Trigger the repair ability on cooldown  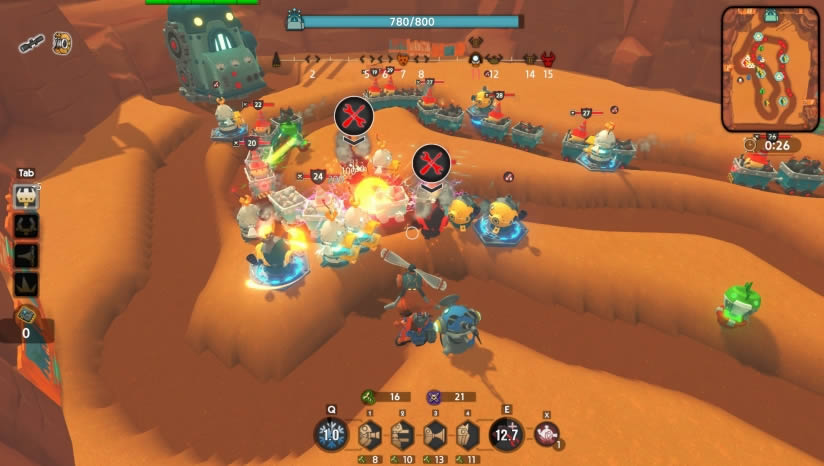[x=505, y=434]
